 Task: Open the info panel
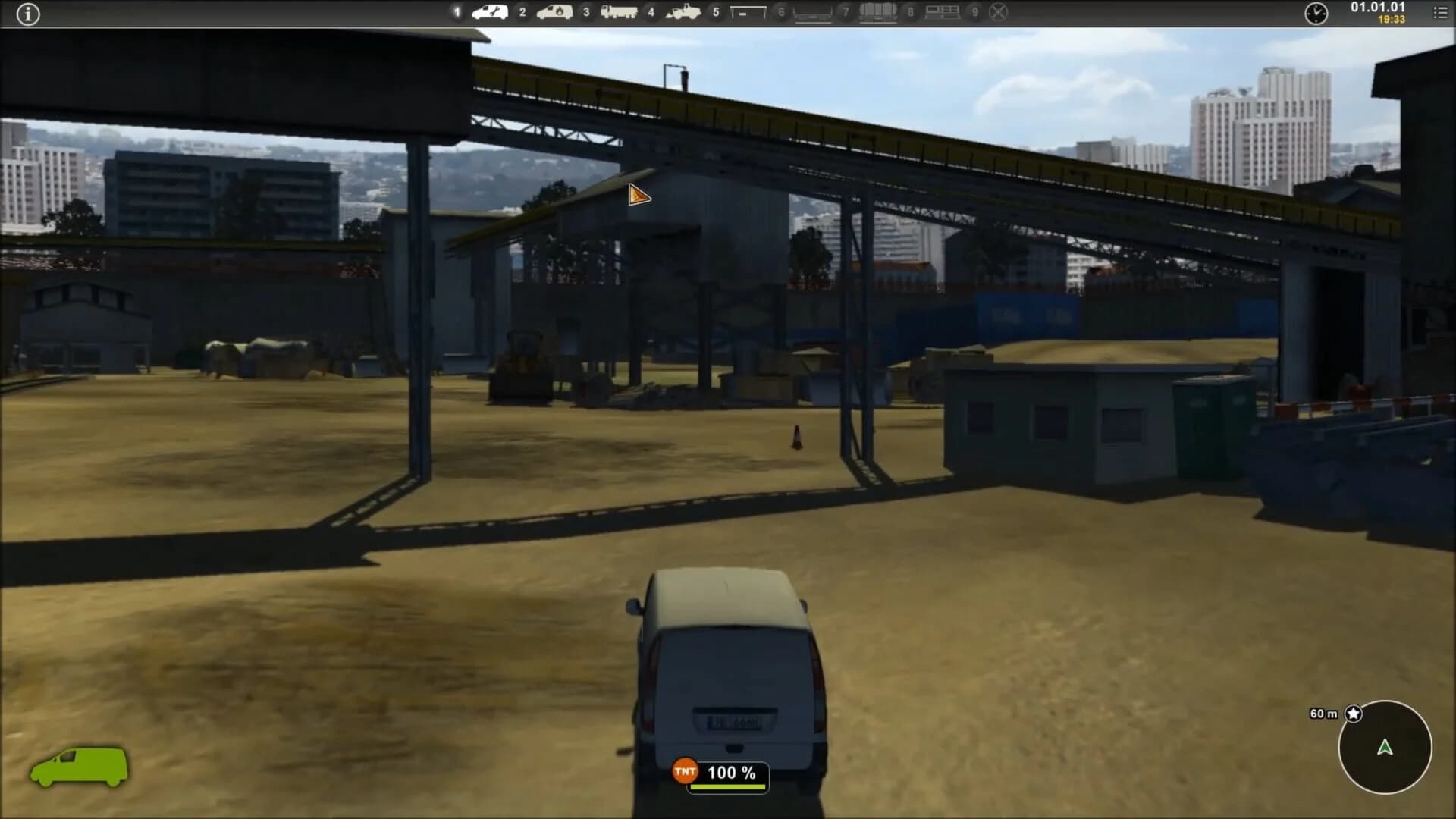(29, 14)
